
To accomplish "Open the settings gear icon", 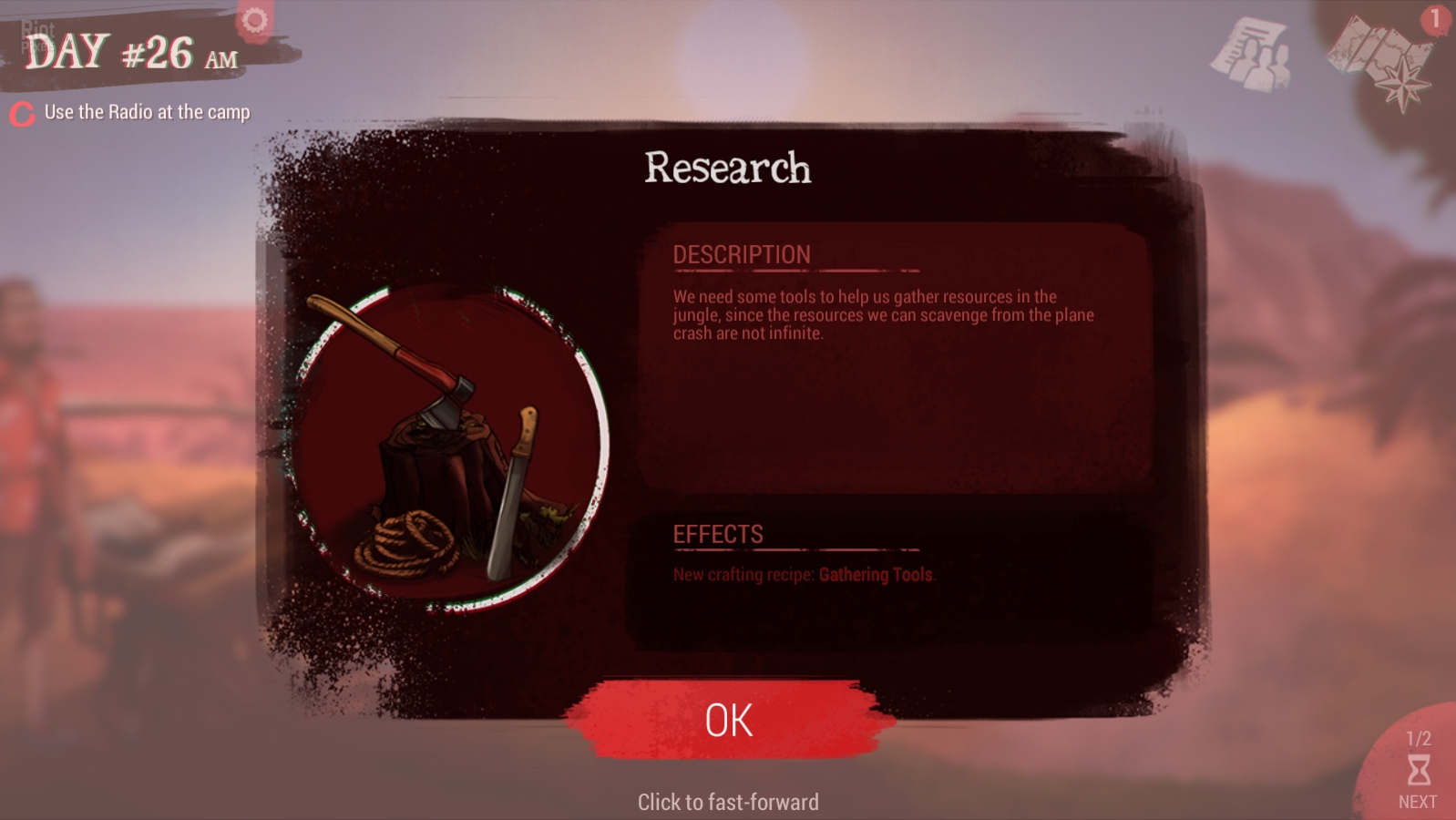I will [x=254, y=20].
